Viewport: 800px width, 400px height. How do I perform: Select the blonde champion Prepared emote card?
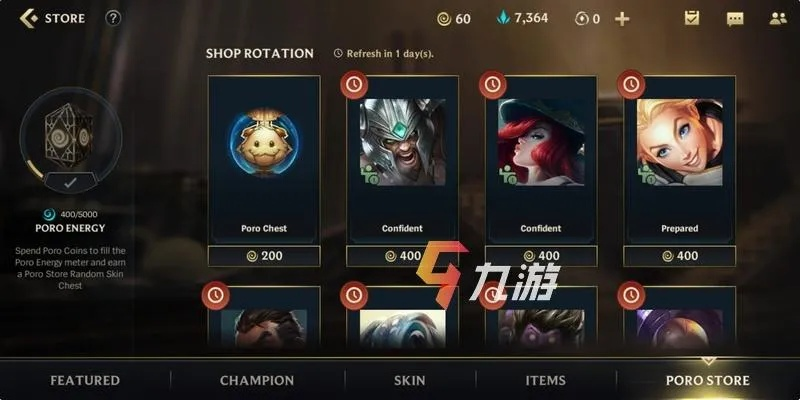pyautogui.click(x=680, y=160)
